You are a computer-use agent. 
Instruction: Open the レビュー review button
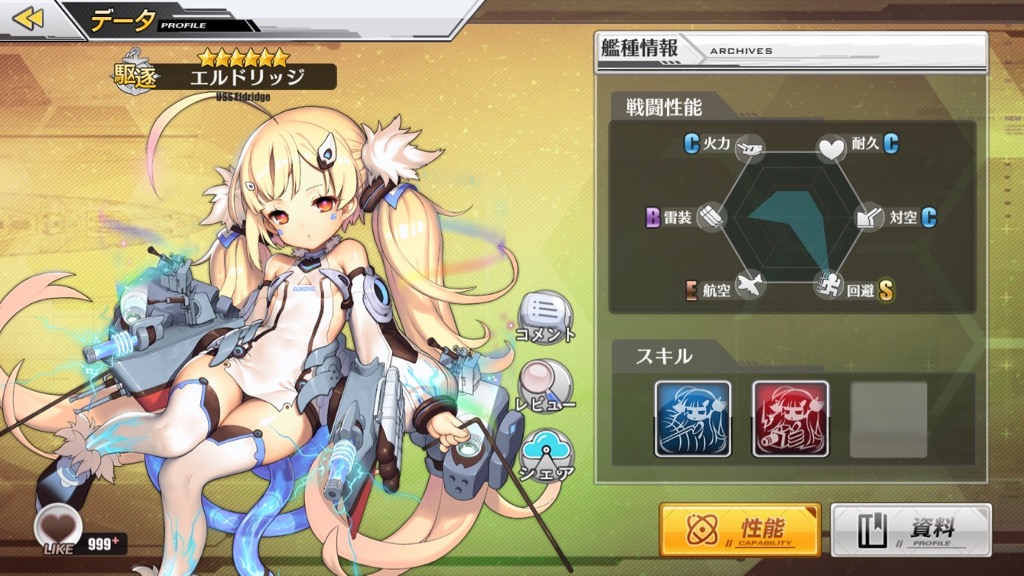coord(545,384)
